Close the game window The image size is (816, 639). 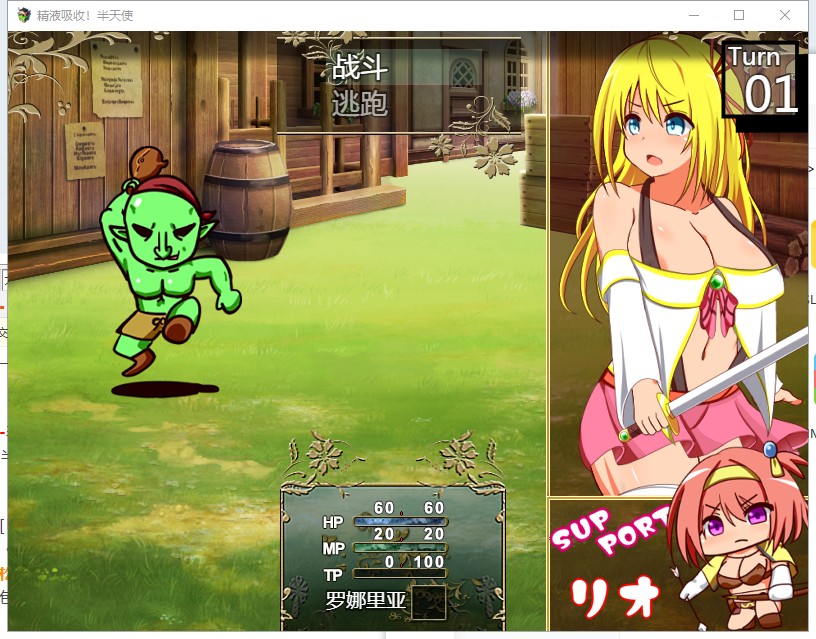tap(785, 15)
